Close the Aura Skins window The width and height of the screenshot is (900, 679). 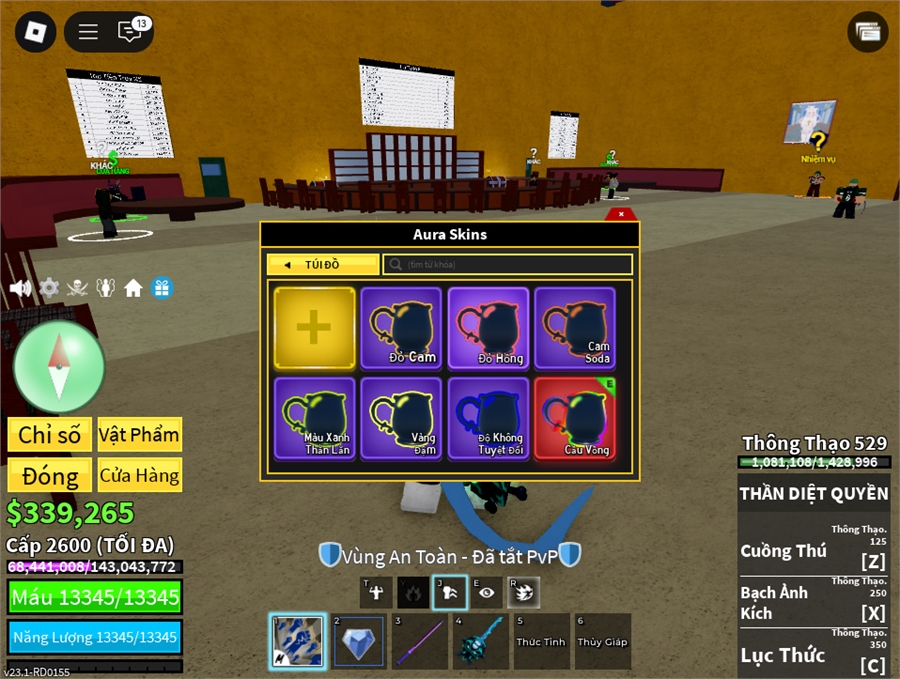(621, 214)
